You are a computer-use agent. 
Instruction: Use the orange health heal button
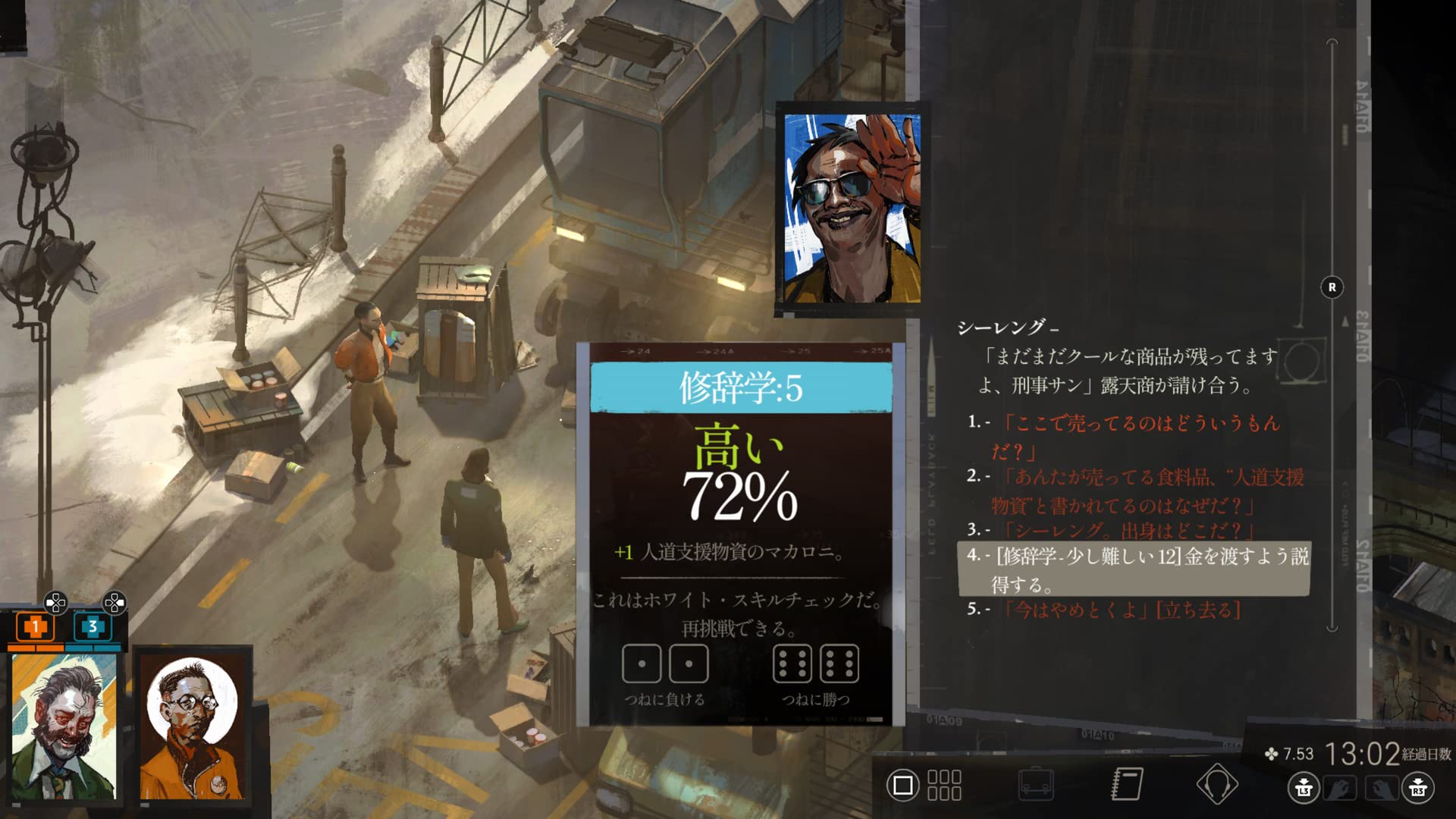pyautogui.click(x=35, y=628)
